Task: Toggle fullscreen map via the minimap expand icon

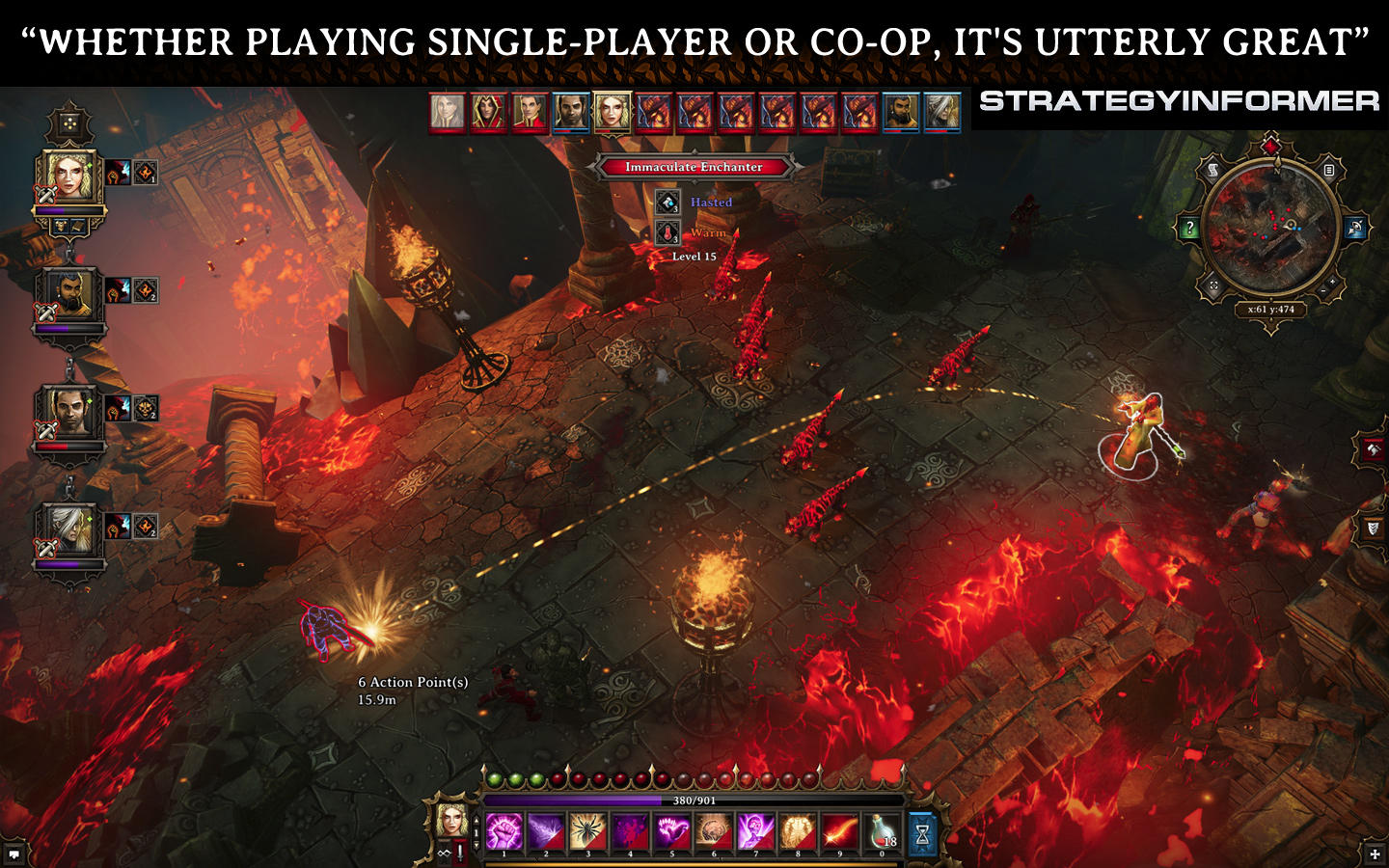Action: (x=1213, y=285)
